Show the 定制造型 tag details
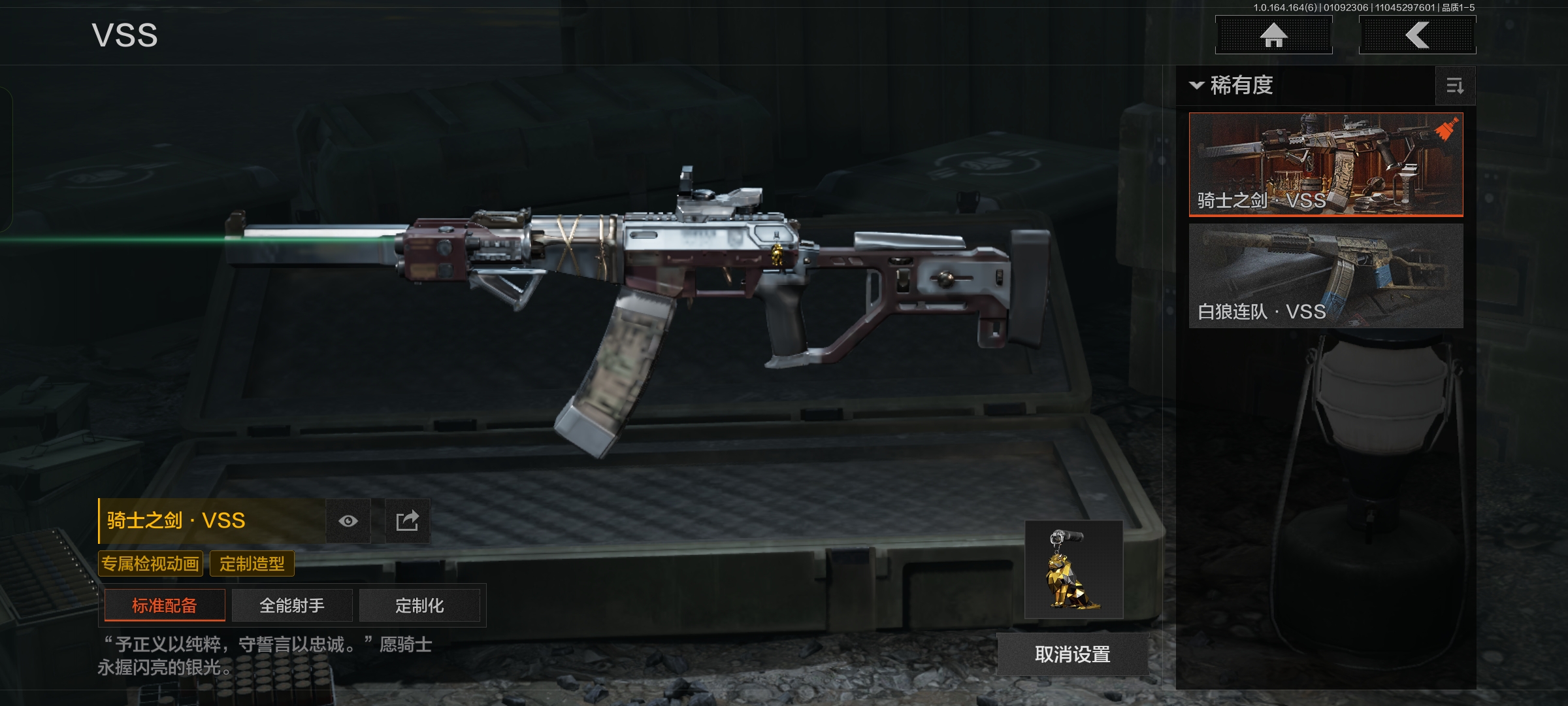Screen dimensions: 1568x706 pos(252,563)
